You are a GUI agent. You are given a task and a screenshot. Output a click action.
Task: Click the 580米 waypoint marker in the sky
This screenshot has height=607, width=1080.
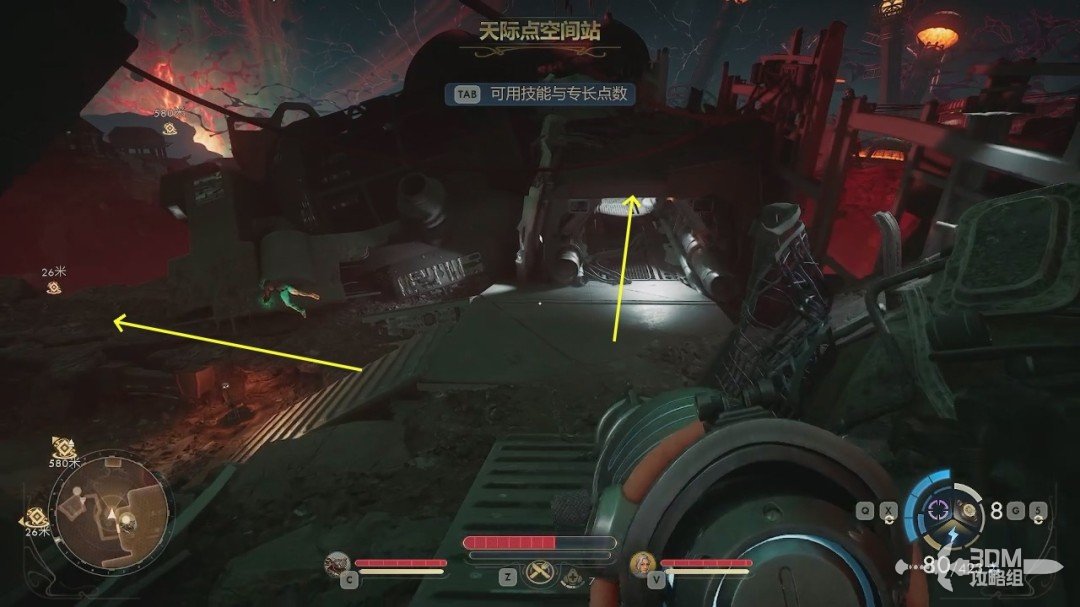click(170, 127)
